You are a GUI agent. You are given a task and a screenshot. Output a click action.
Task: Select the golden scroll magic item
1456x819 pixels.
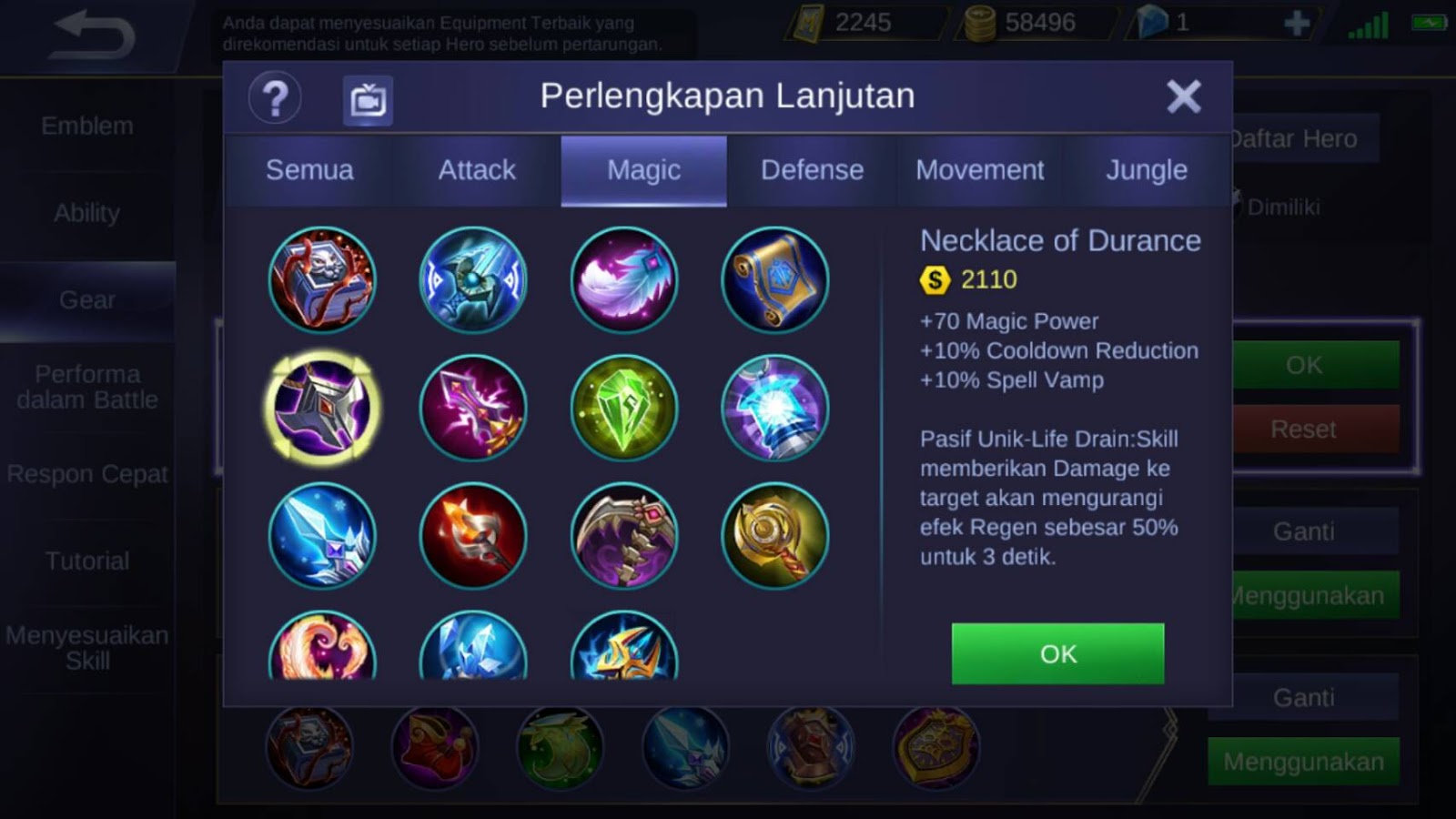coord(774,279)
